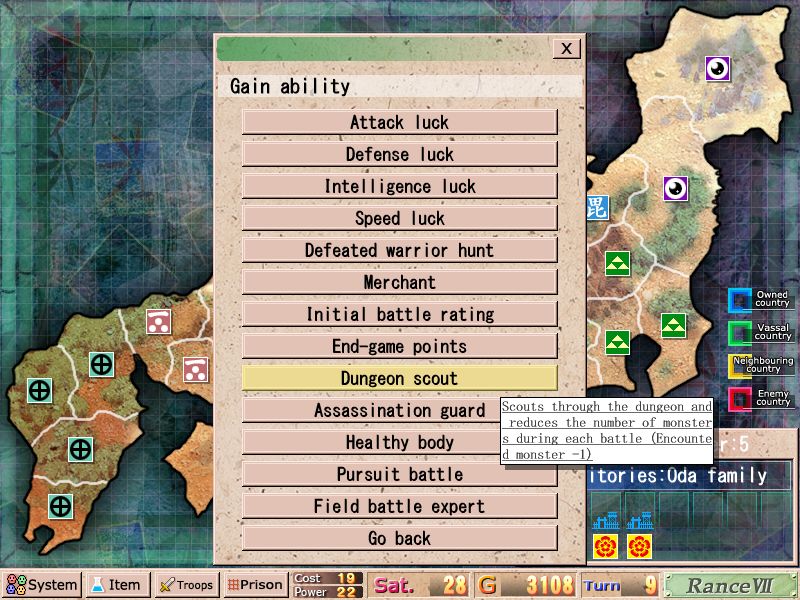Open the Item menu
Viewport: 800px width, 600px height.
tap(117, 585)
